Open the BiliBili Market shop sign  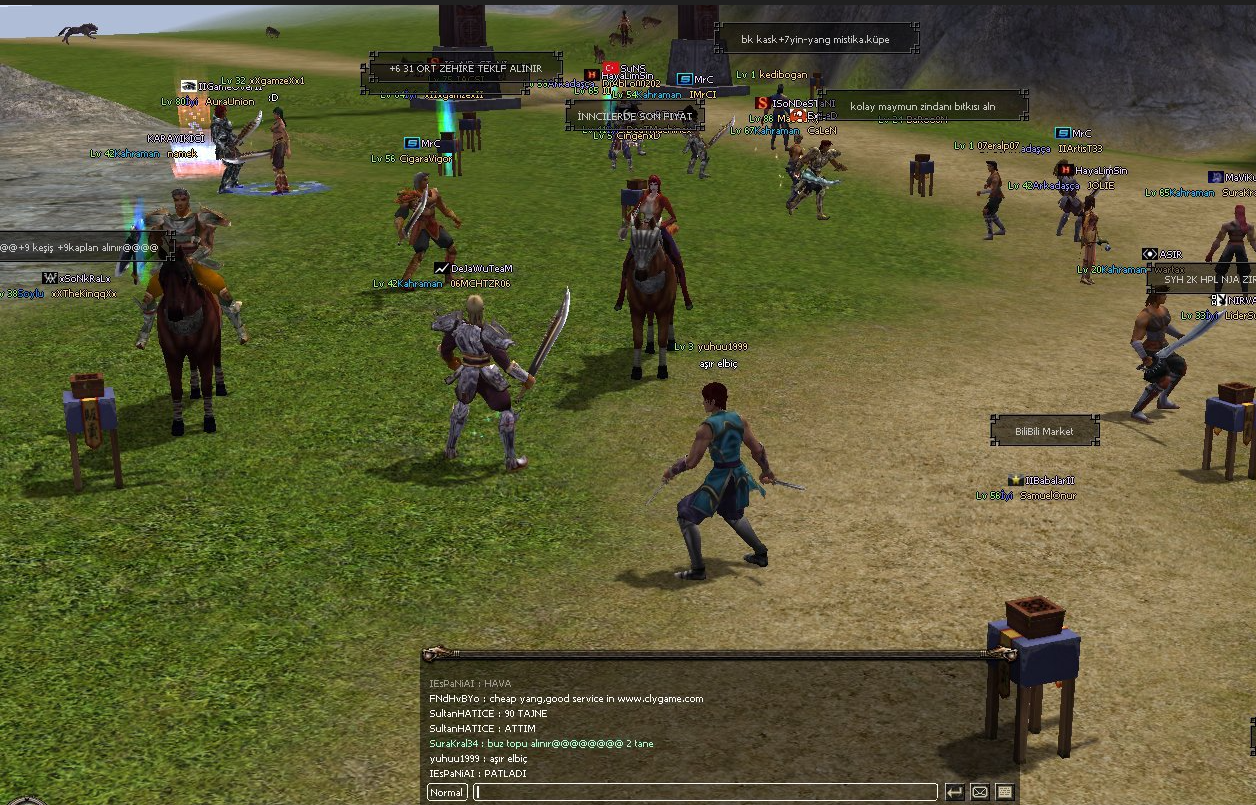[x=1044, y=431]
